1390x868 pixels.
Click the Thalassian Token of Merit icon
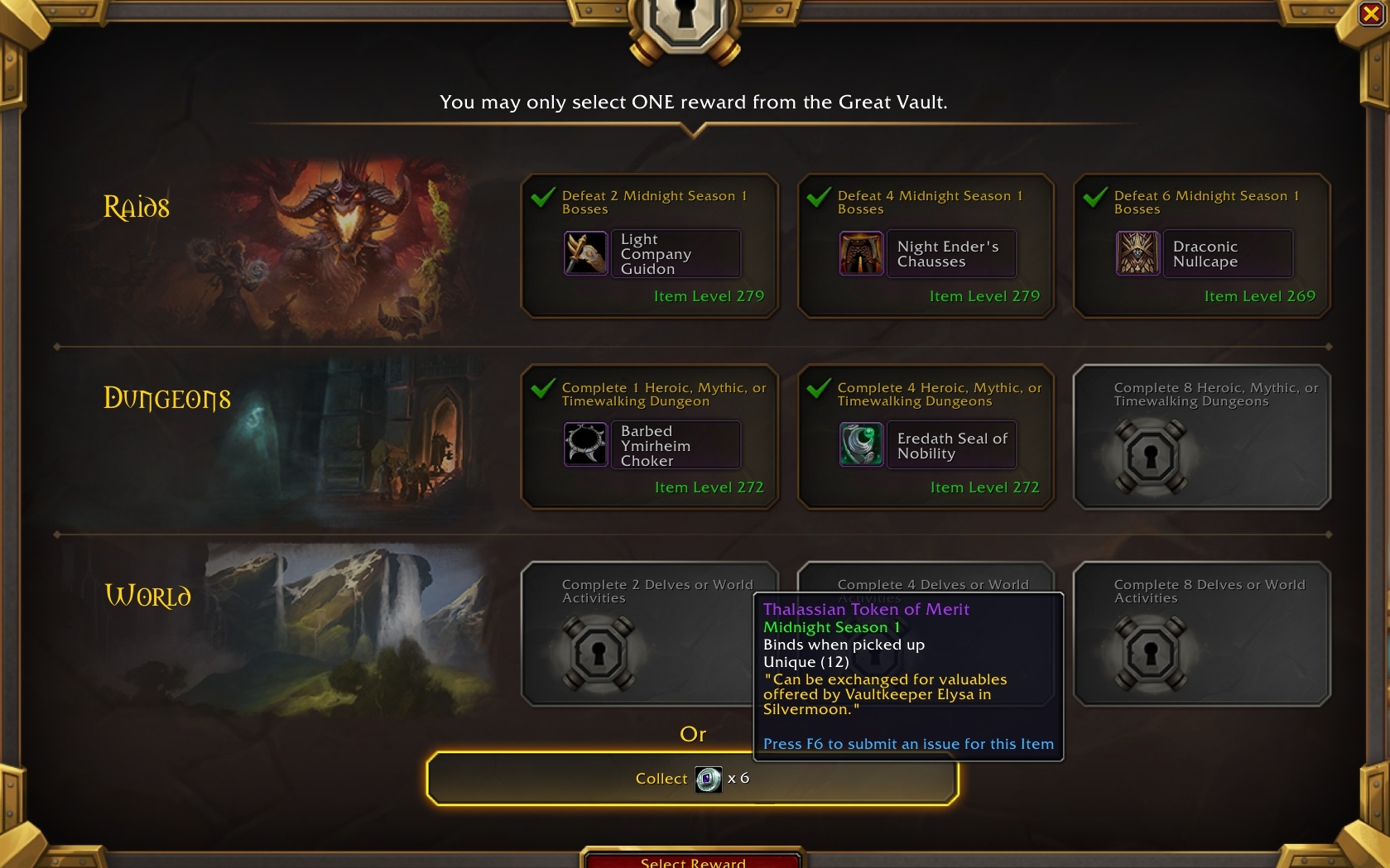click(x=708, y=779)
